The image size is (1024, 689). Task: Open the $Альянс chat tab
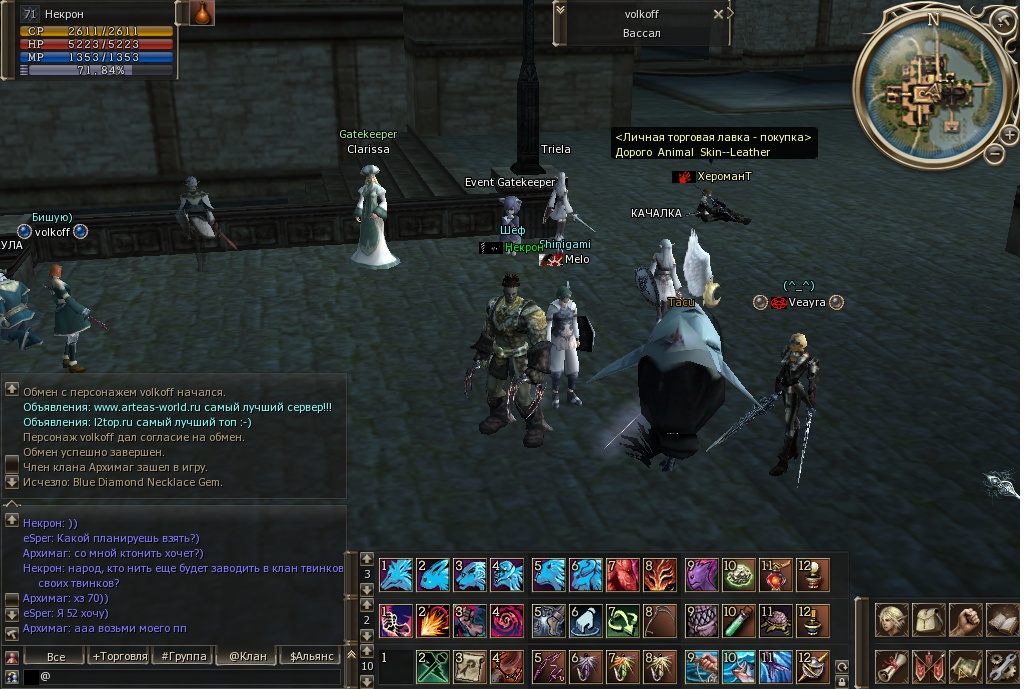(311, 656)
